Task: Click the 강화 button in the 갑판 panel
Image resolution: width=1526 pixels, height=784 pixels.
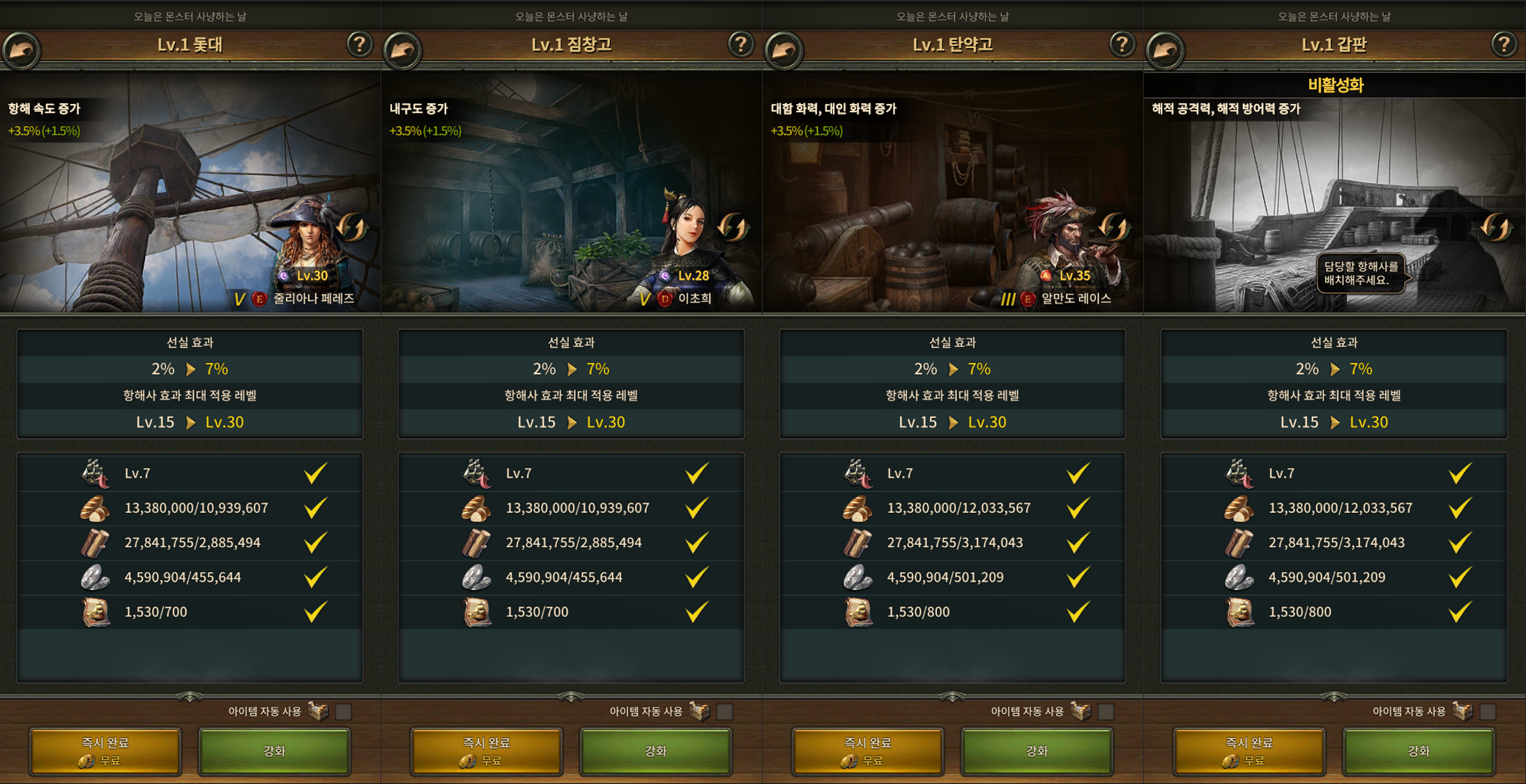Action: [x=1418, y=751]
